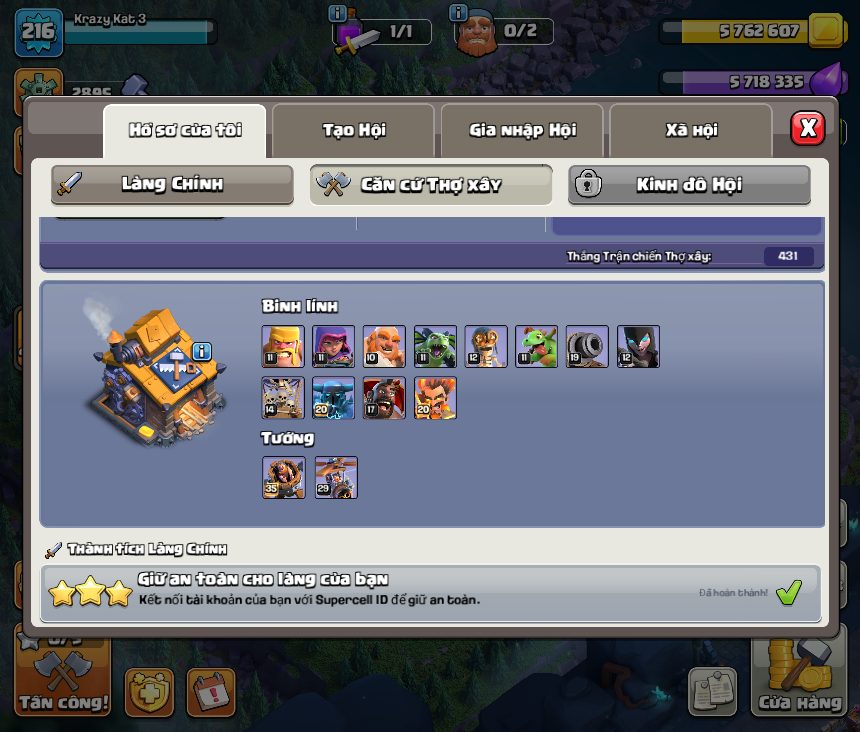Choose the Power P.E.K.K.A troop icon
The width and height of the screenshot is (860, 732).
[x=333, y=398]
